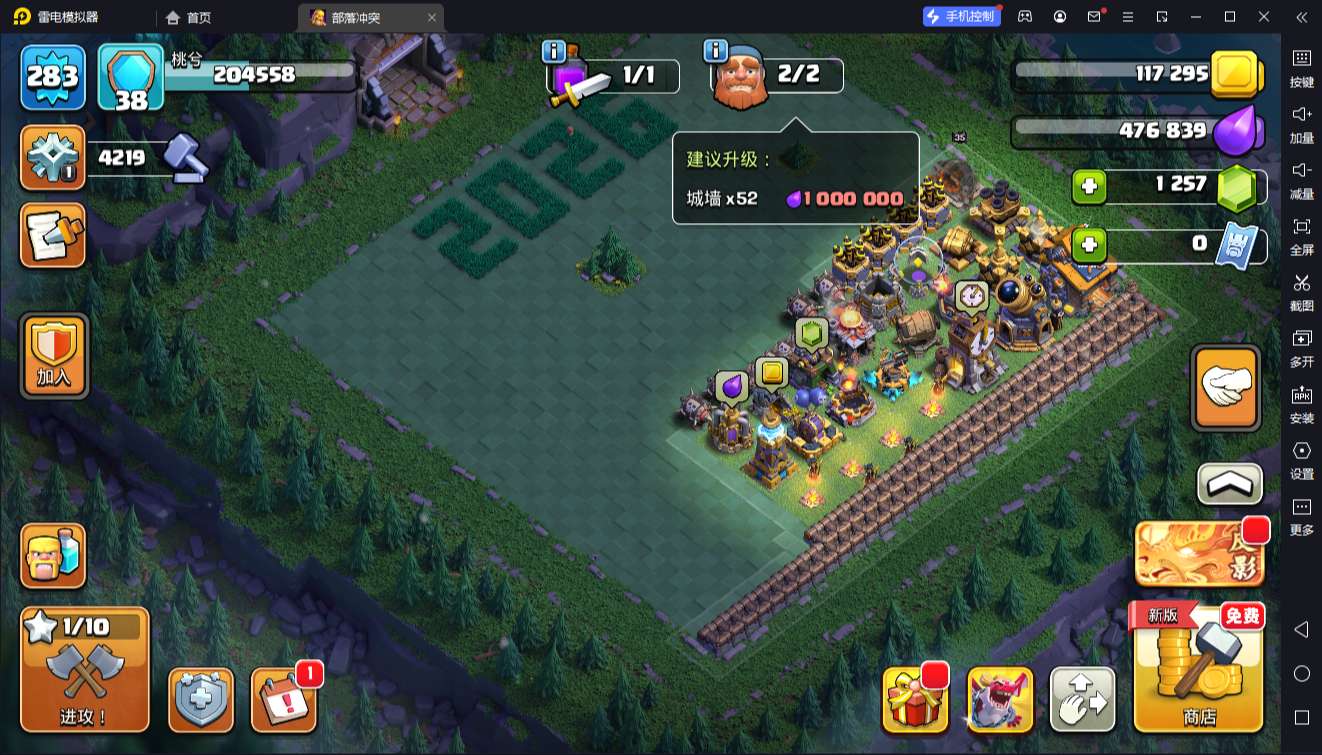Close the 部落冲突 emulator tab

(x=432, y=17)
